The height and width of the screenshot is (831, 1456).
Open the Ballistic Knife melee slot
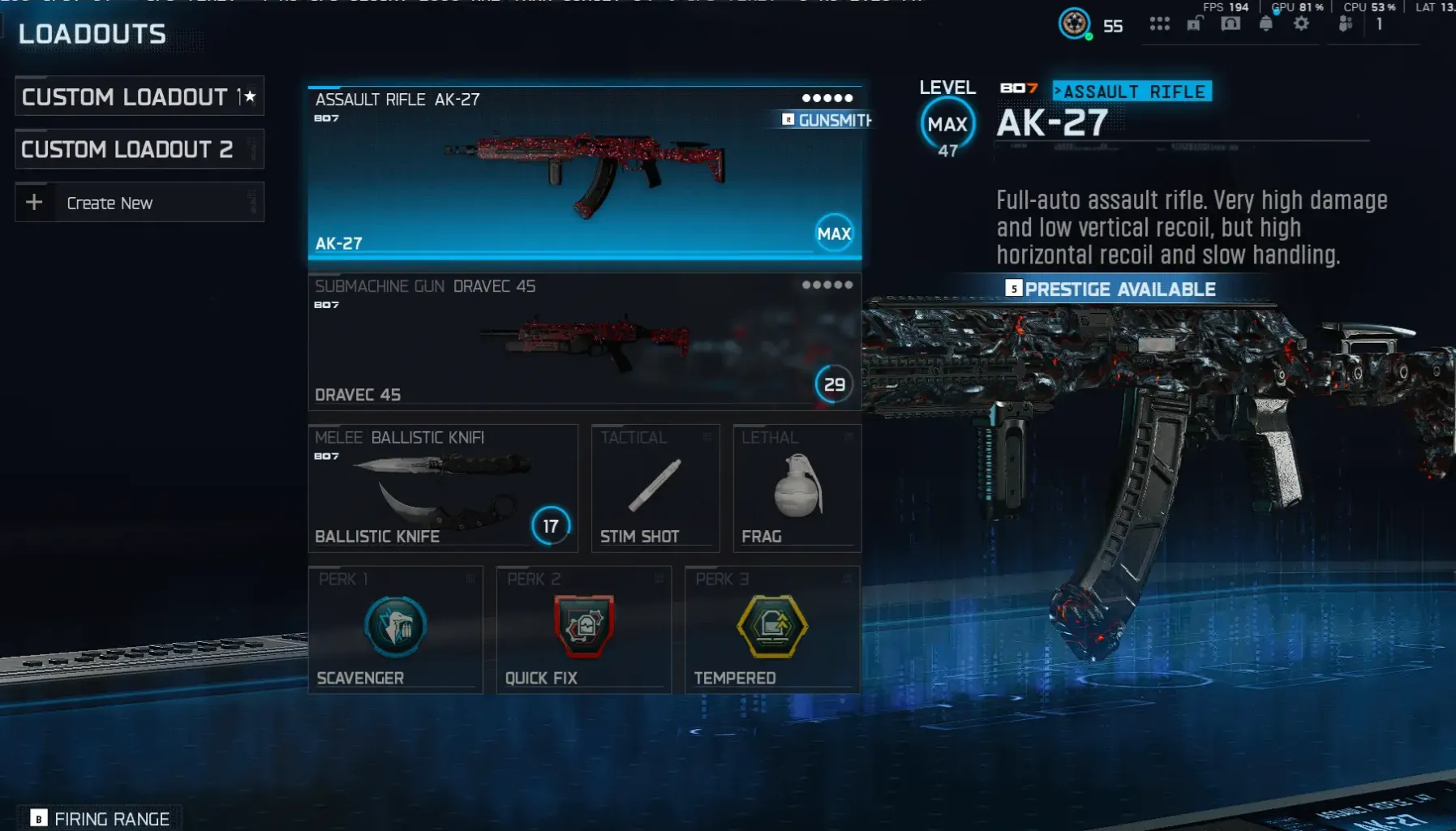tap(442, 486)
